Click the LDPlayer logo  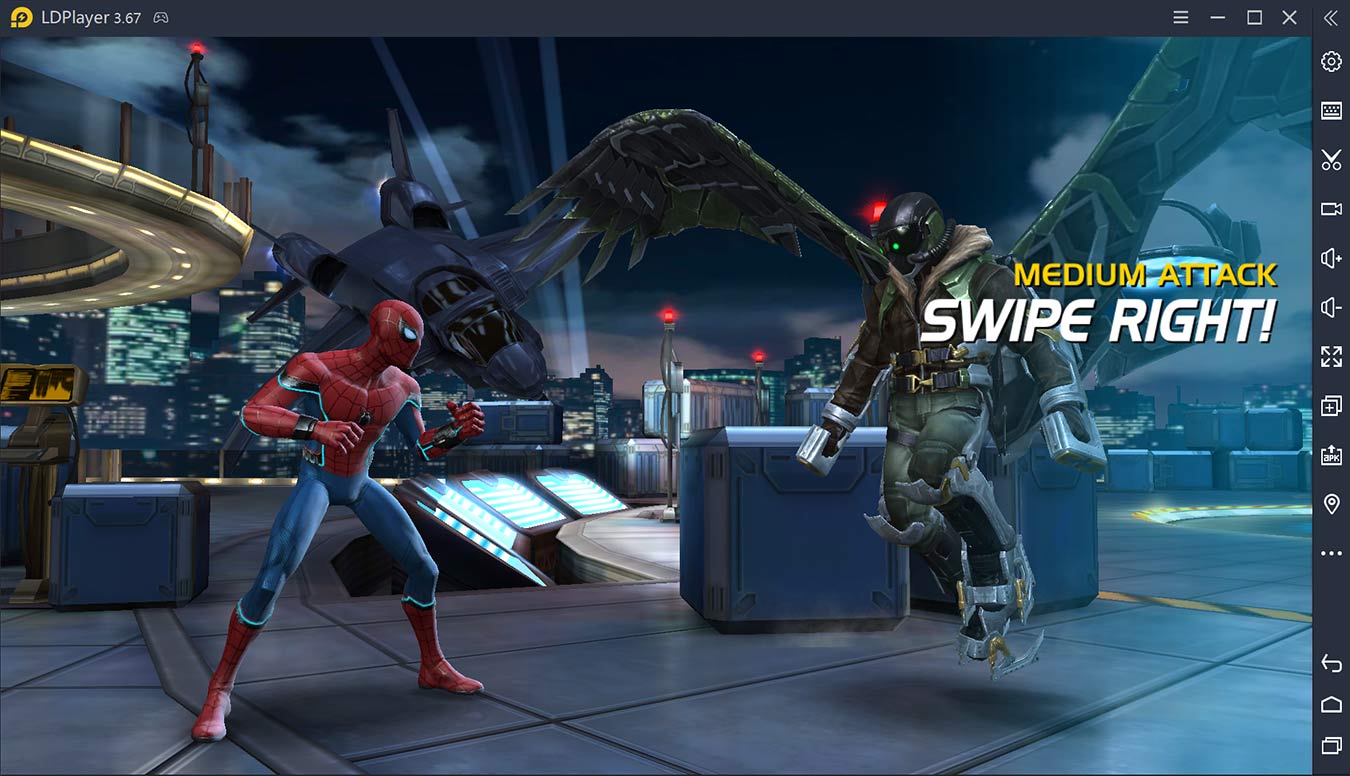pyautogui.click(x=19, y=17)
